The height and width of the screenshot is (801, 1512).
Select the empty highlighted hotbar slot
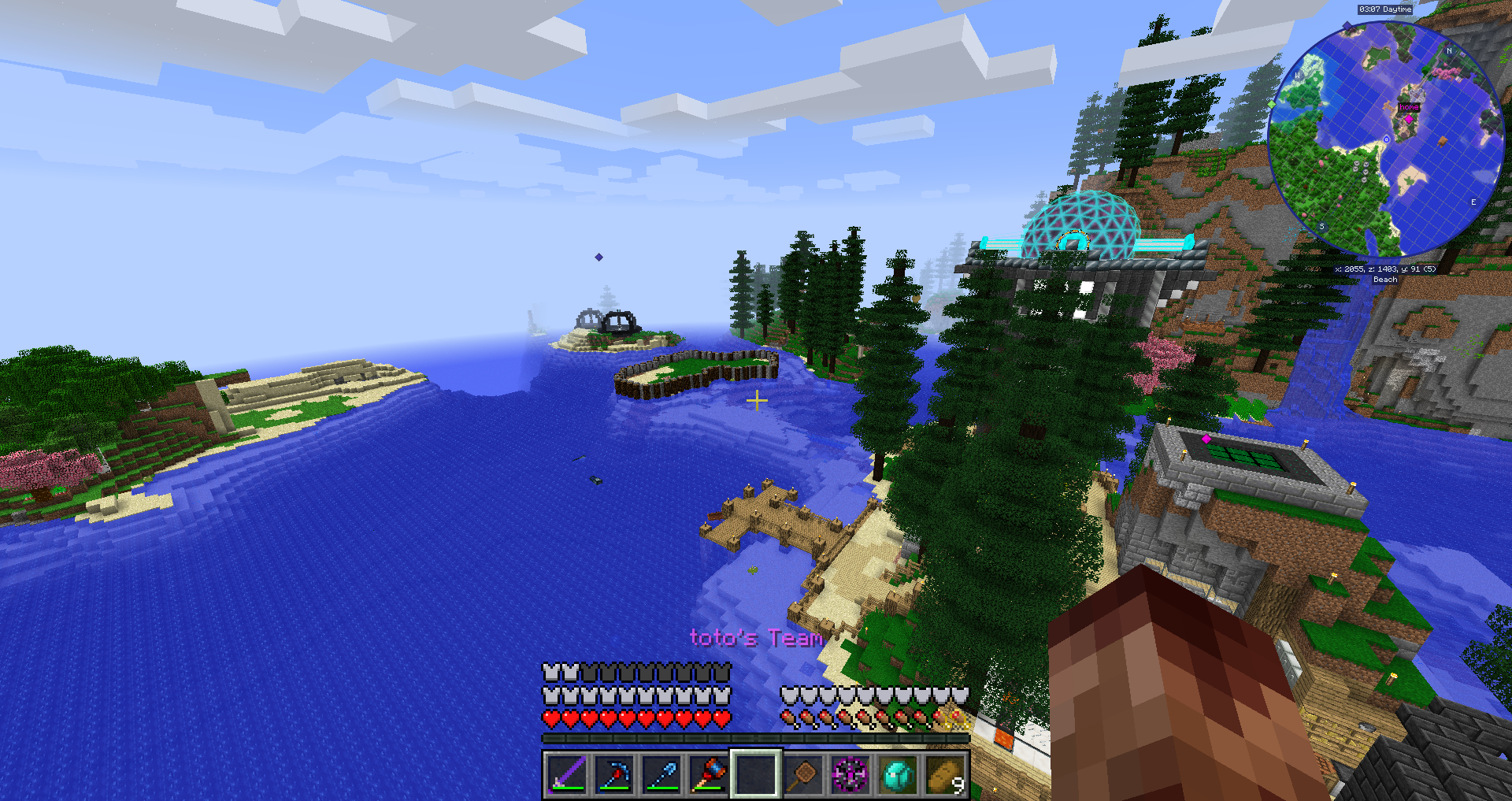(x=756, y=774)
